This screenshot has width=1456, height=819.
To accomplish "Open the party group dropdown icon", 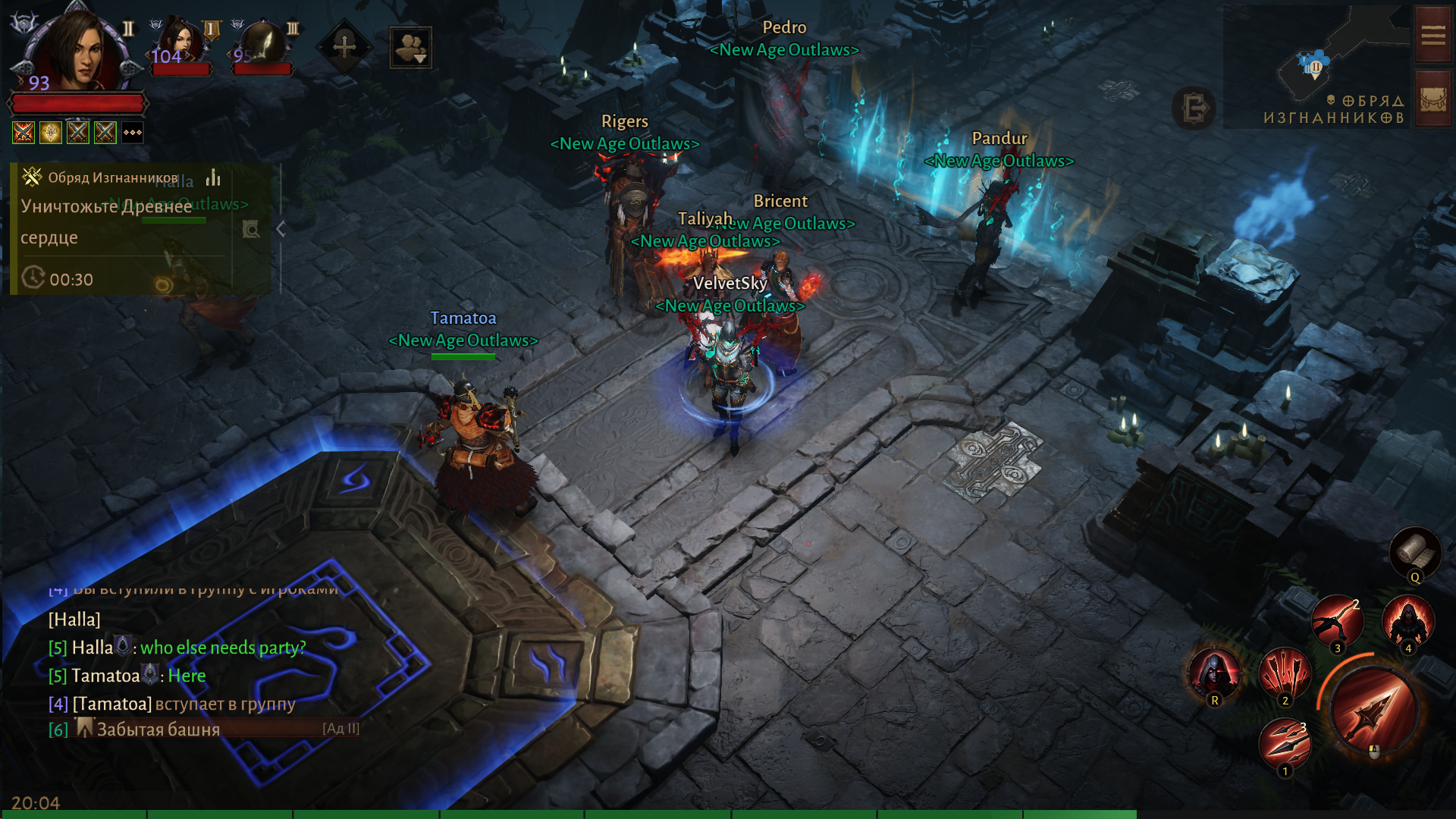I will tap(410, 47).
